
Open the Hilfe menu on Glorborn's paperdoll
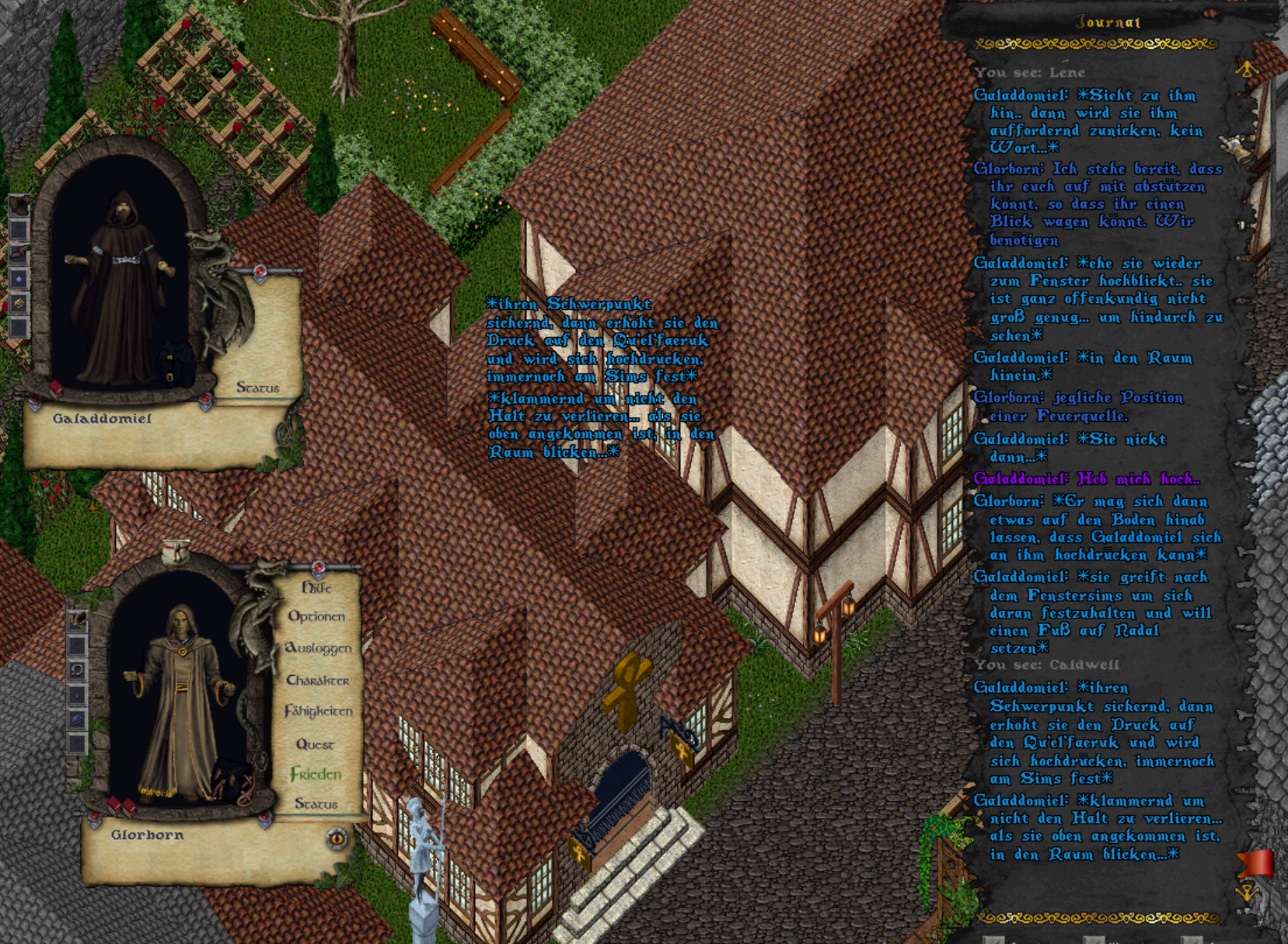coord(317,588)
